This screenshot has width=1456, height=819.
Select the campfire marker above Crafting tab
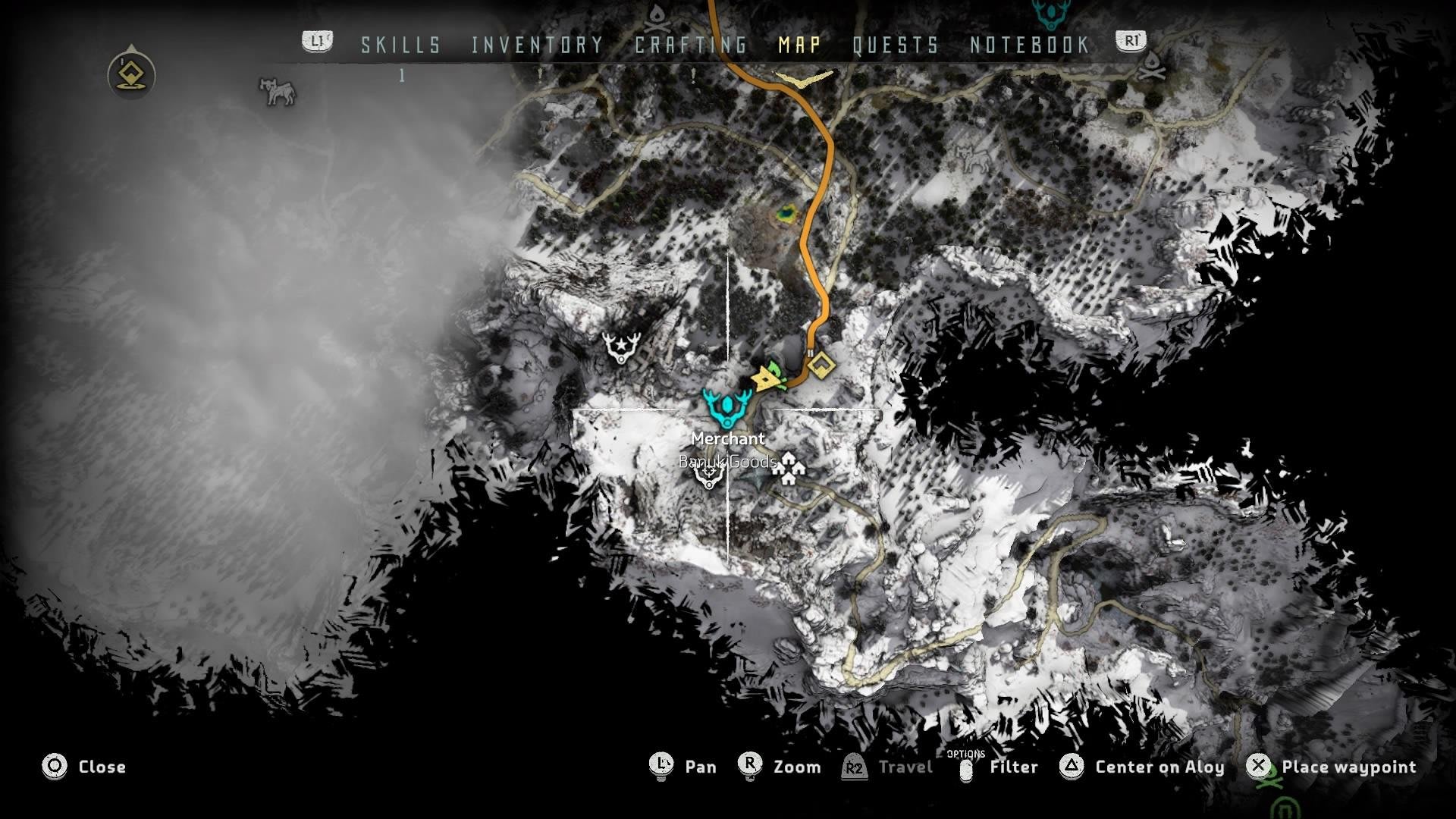657,13
